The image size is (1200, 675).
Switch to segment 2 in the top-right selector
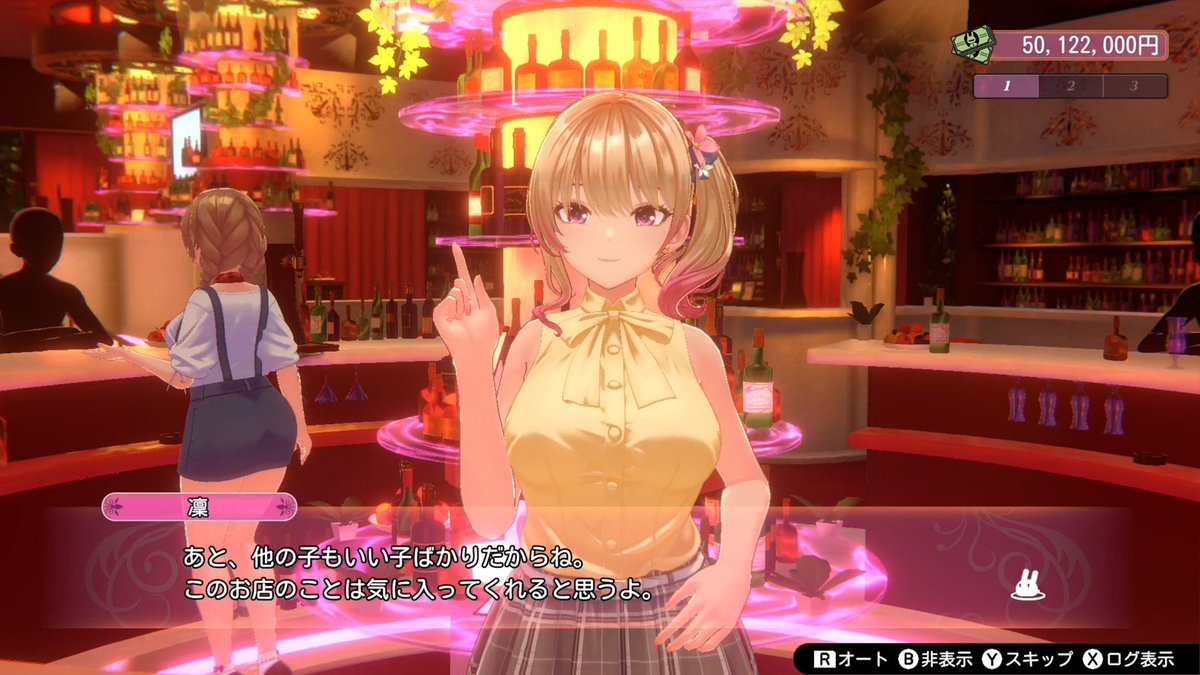point(1070,86)
